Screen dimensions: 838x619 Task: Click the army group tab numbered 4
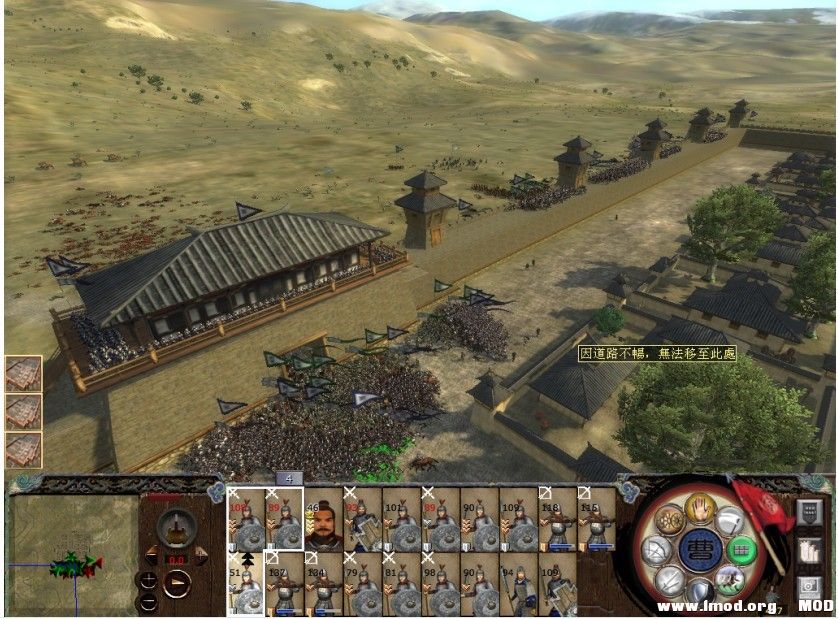click(289, 478)
